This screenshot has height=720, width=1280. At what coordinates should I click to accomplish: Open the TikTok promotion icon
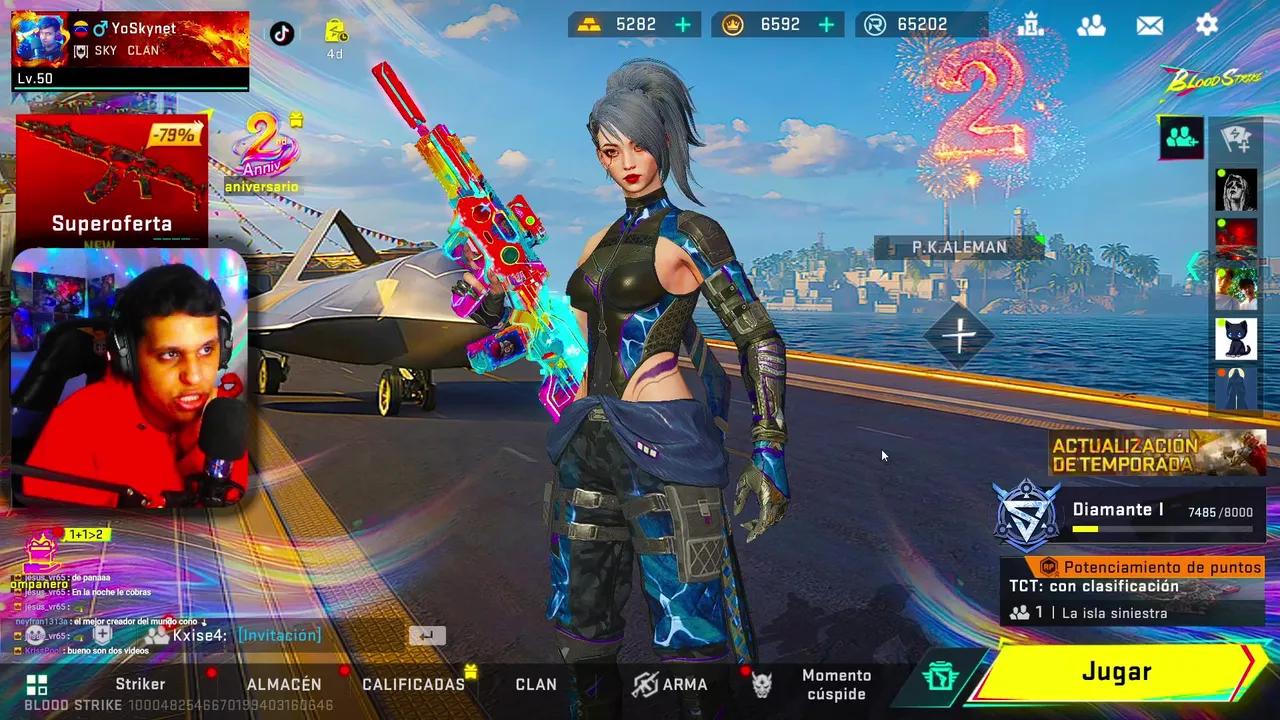click(x=283, y=33)
